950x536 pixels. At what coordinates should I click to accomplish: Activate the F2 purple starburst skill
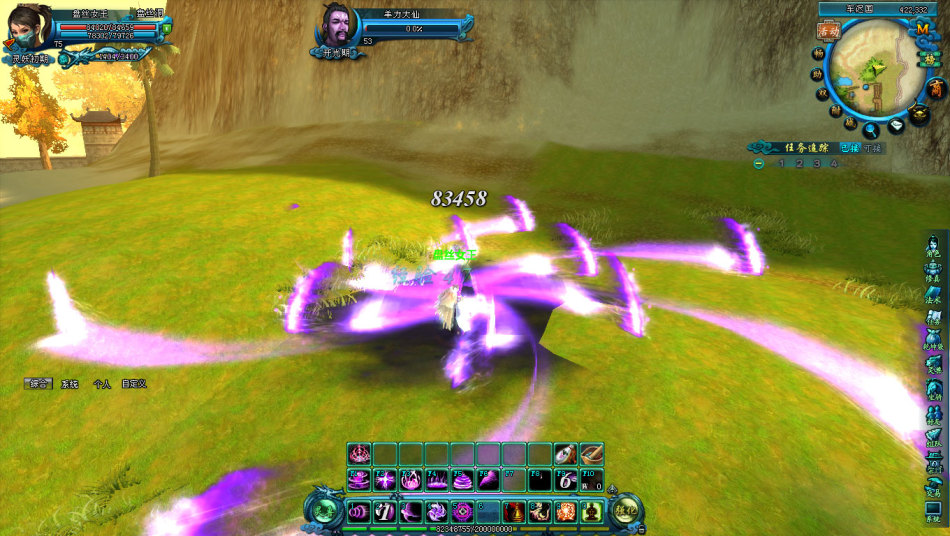pyautogui.click(x=385, y=480)
